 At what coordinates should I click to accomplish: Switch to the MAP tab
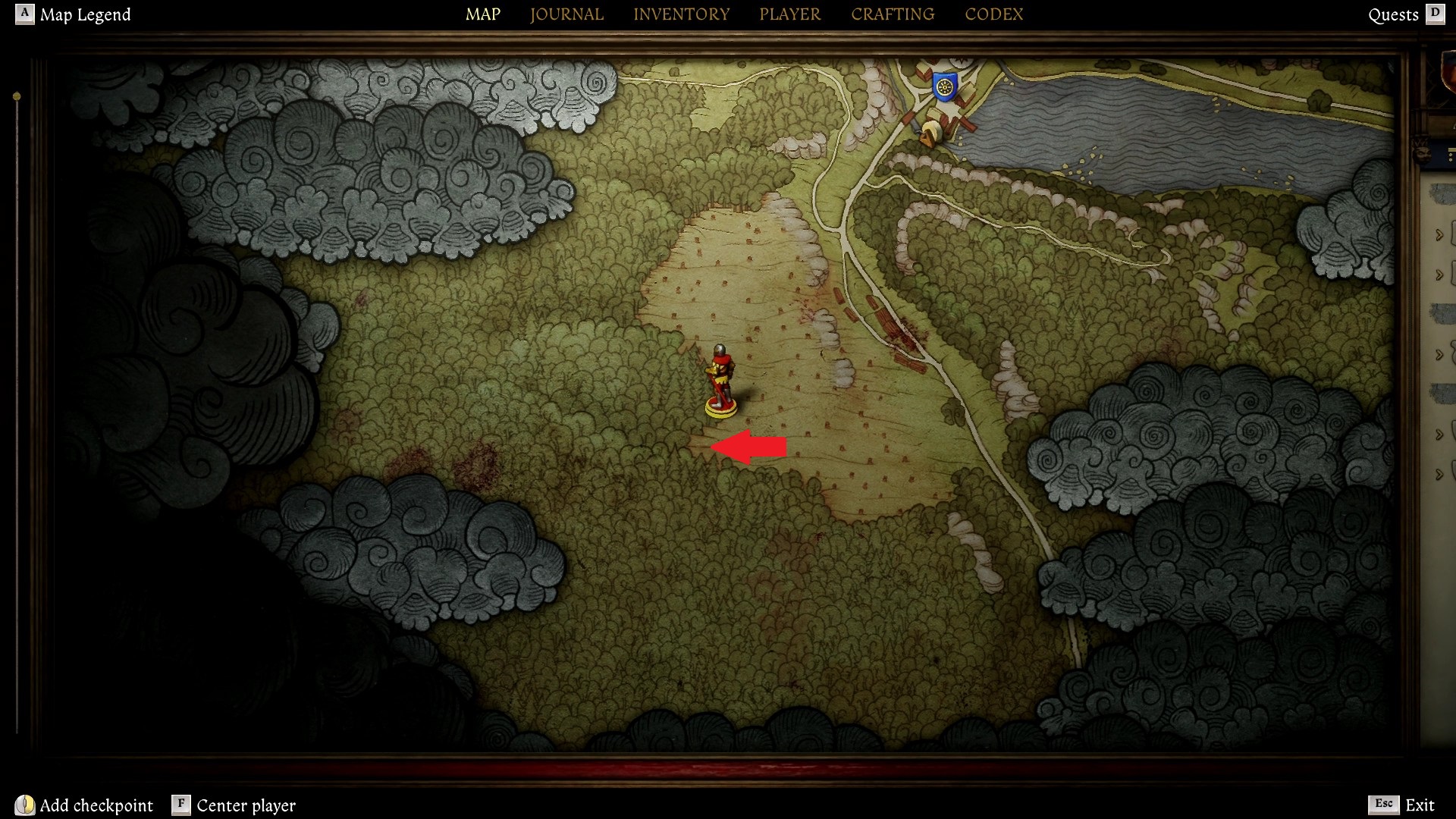click(482, 14)
